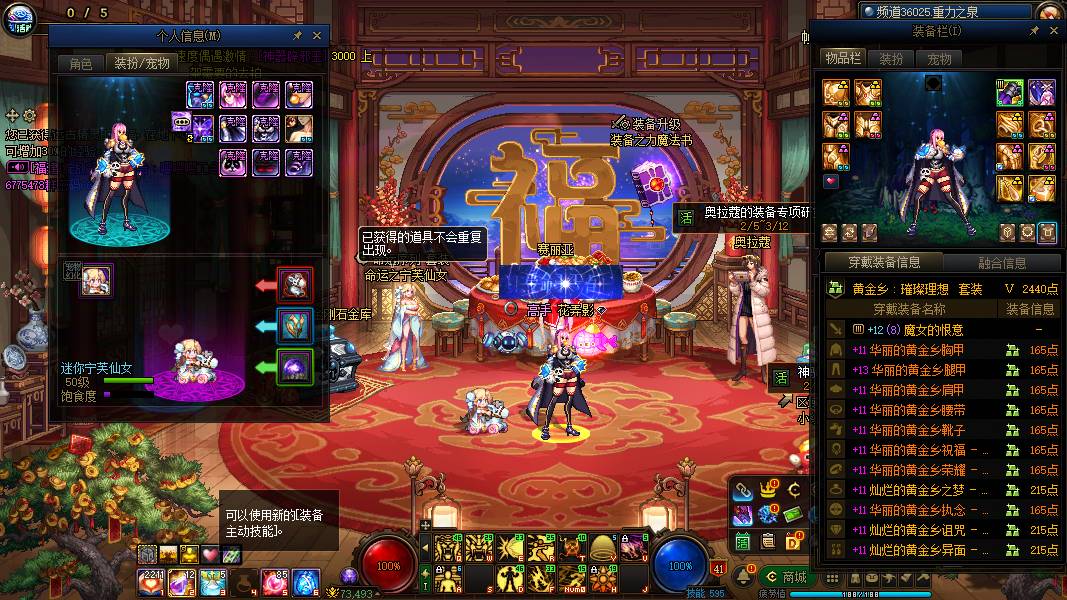Image resolution: width=1067 pixels, height=600 pixels.
Task: Click the red-bordered pet equipment slot
Action: 295,285
